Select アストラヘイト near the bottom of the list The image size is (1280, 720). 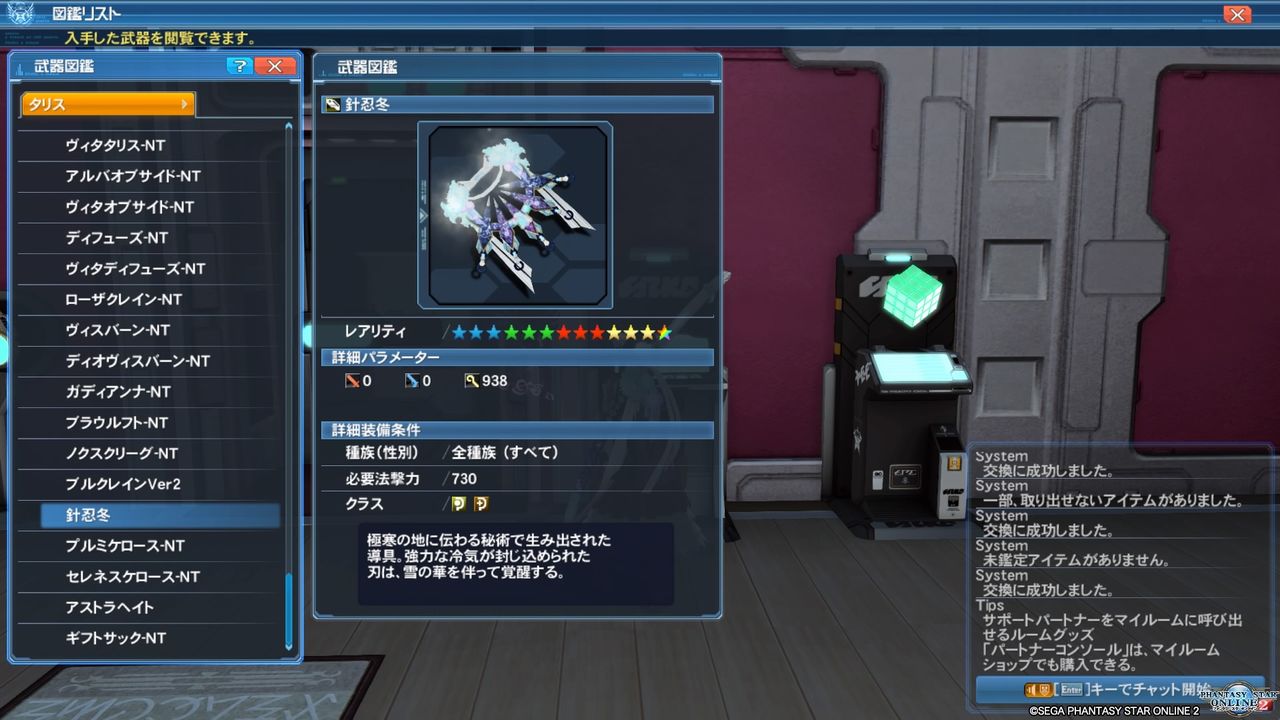click(x=150, y=606)
